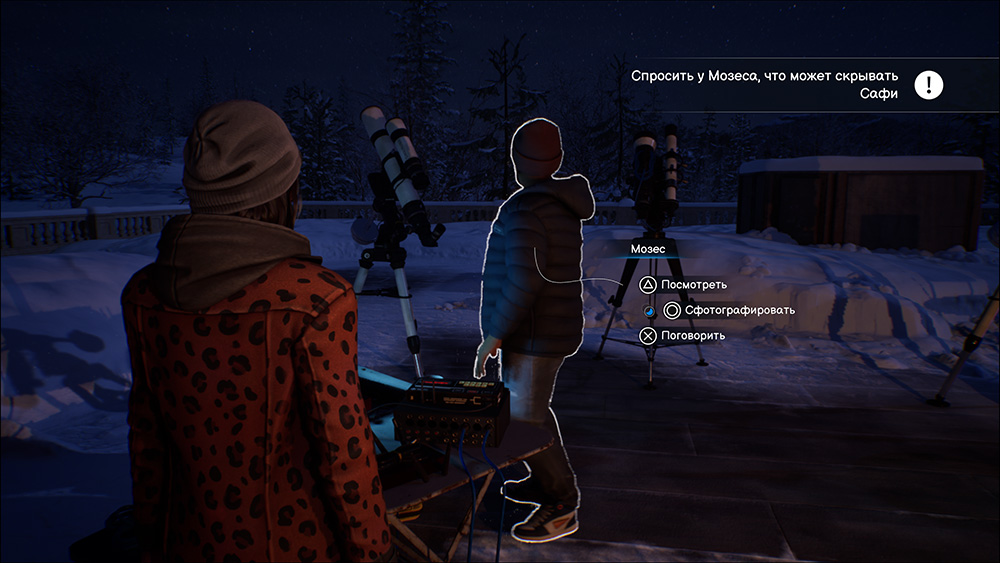The image size is (1000, 563).
Task: Click the exclamation mark objective icon
Action: tap(929, 85)
